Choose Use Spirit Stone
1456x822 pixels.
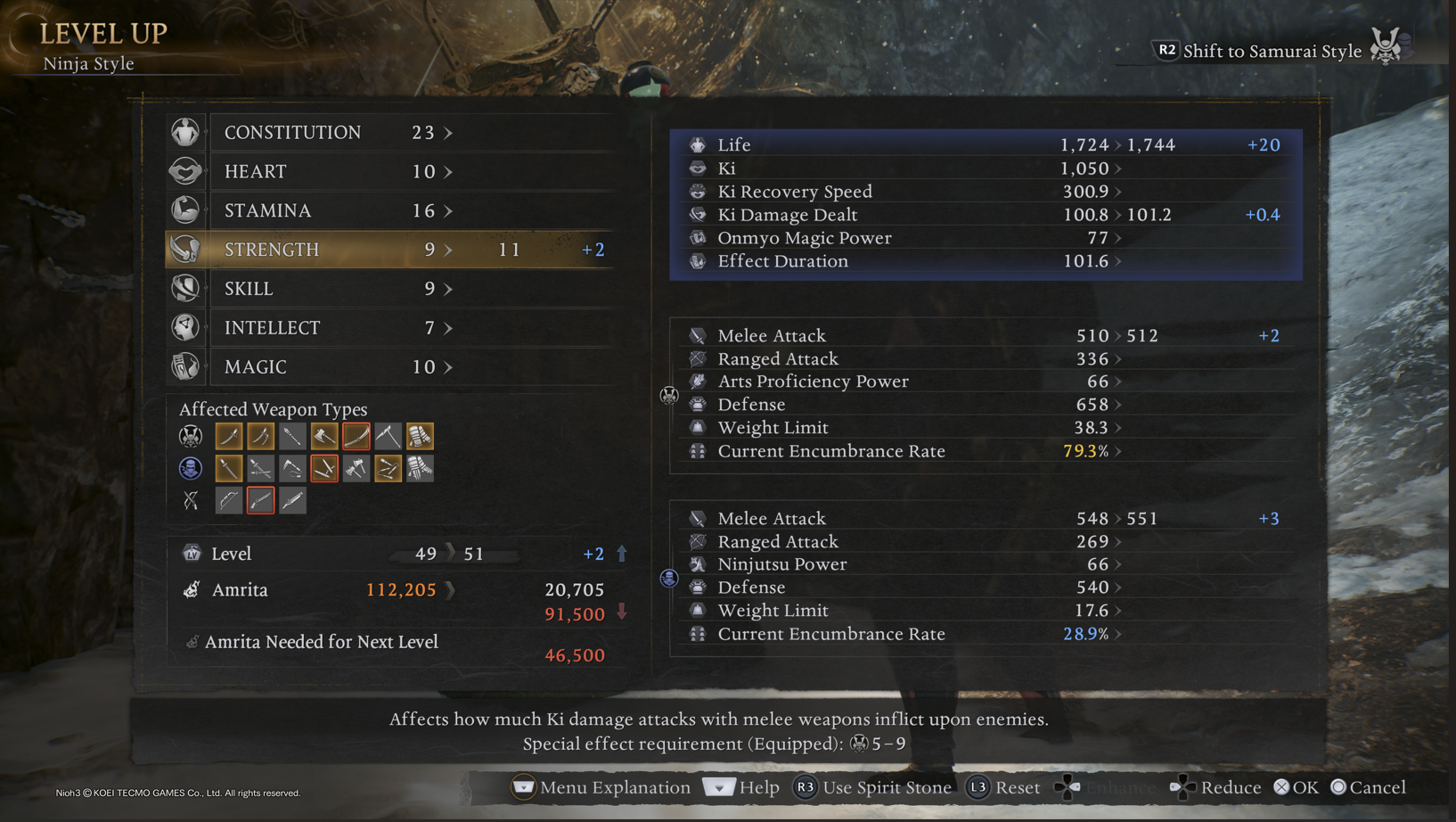point(872,788)
